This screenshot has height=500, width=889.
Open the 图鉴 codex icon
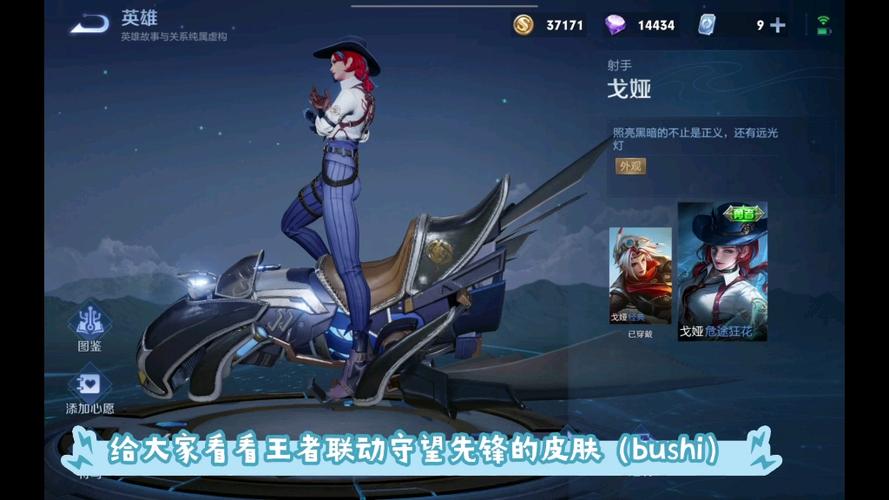(x=89, y=321)
